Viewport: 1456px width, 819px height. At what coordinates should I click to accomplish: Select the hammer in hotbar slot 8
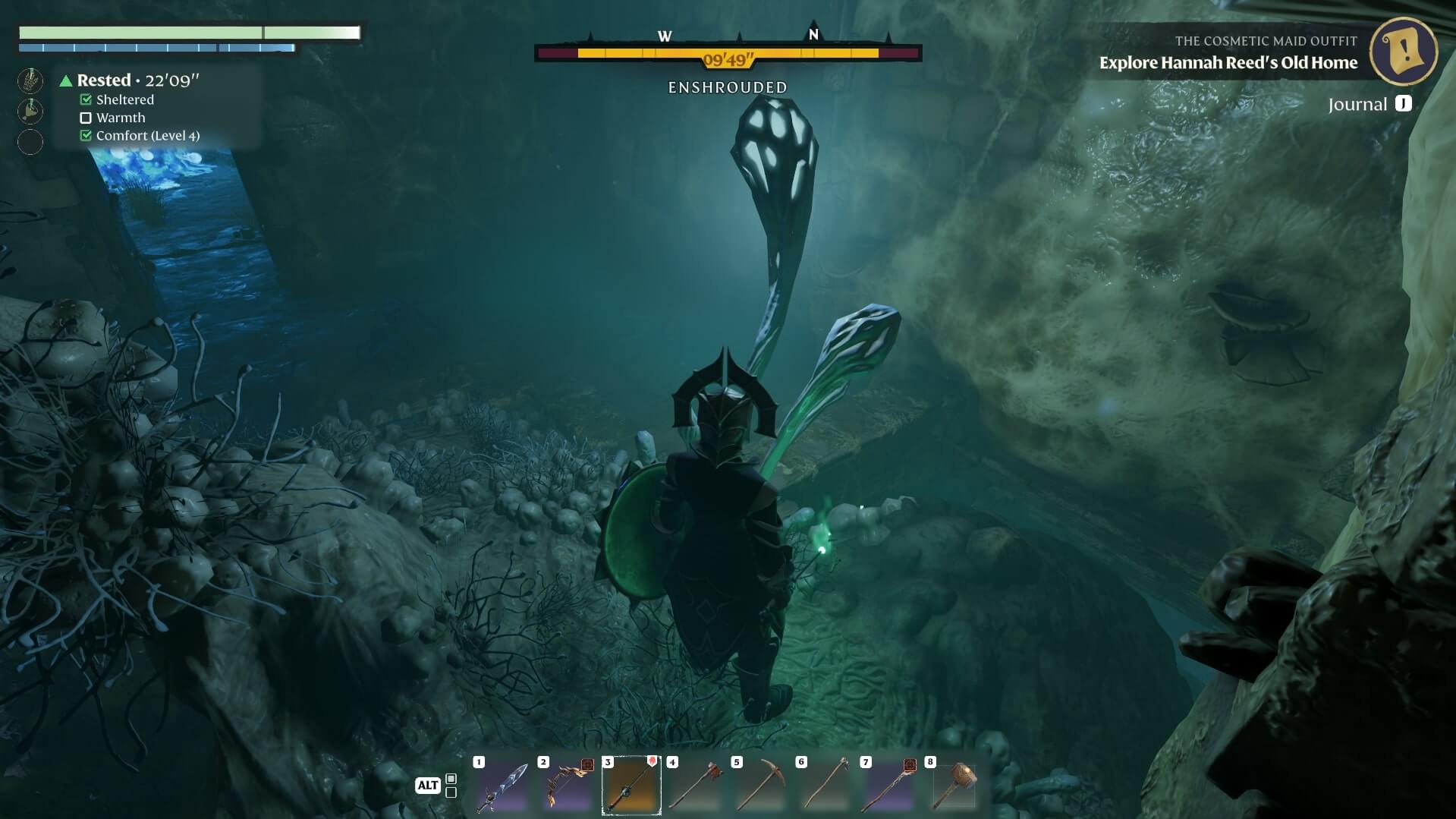click(x=953, y=785)
